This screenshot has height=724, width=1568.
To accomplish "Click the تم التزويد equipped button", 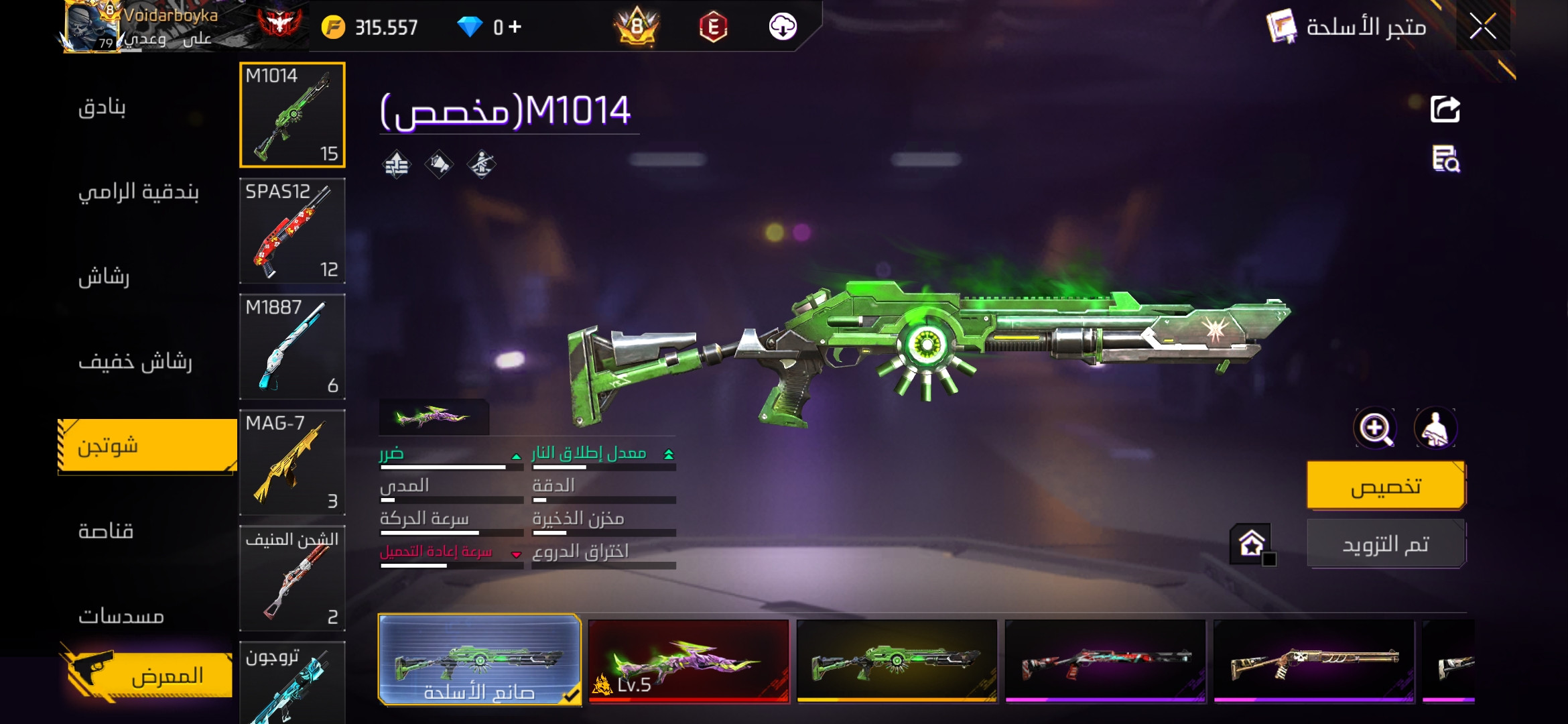I will click(1386, 544).
